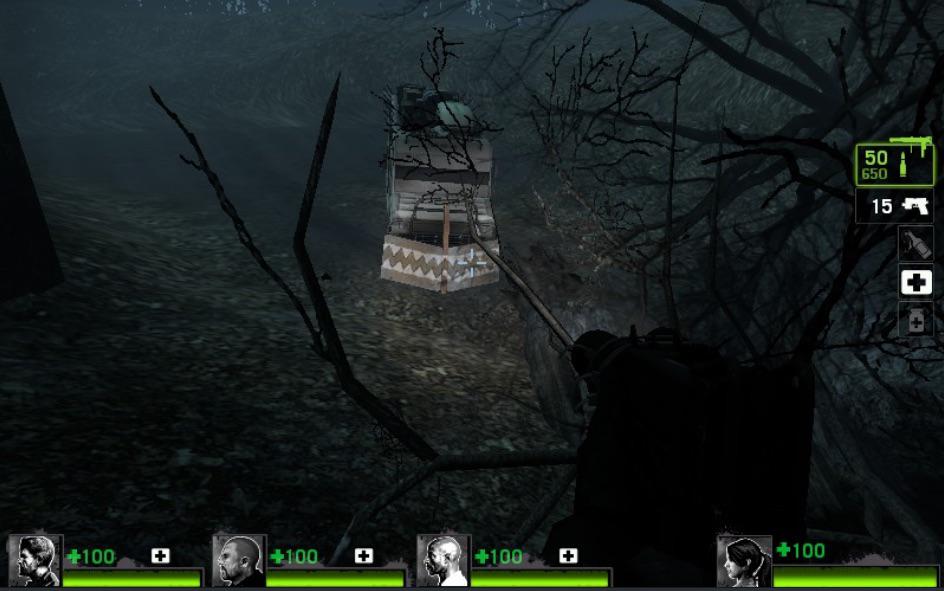944x591 pixels.
Task: Click the bearded survivor's portrait
Action: 35,561
